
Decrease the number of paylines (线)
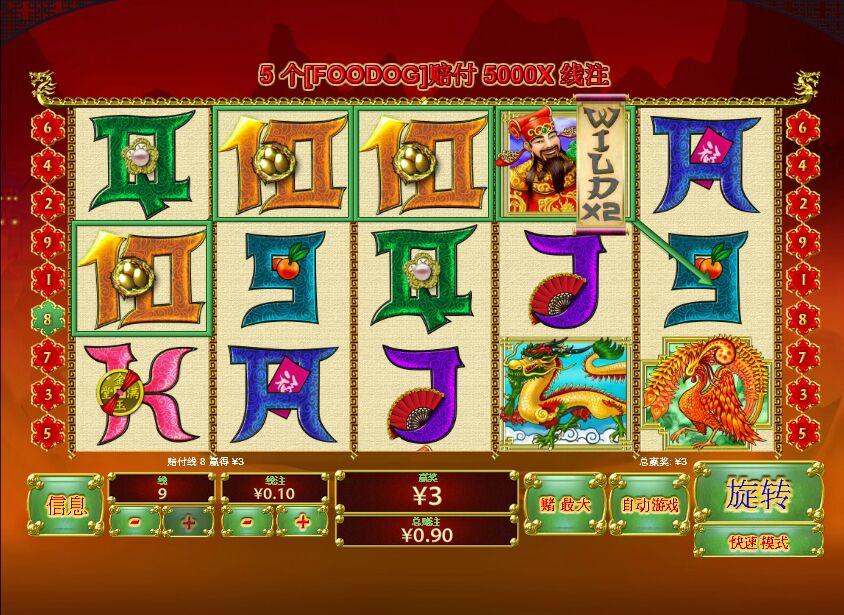point(134,521)
